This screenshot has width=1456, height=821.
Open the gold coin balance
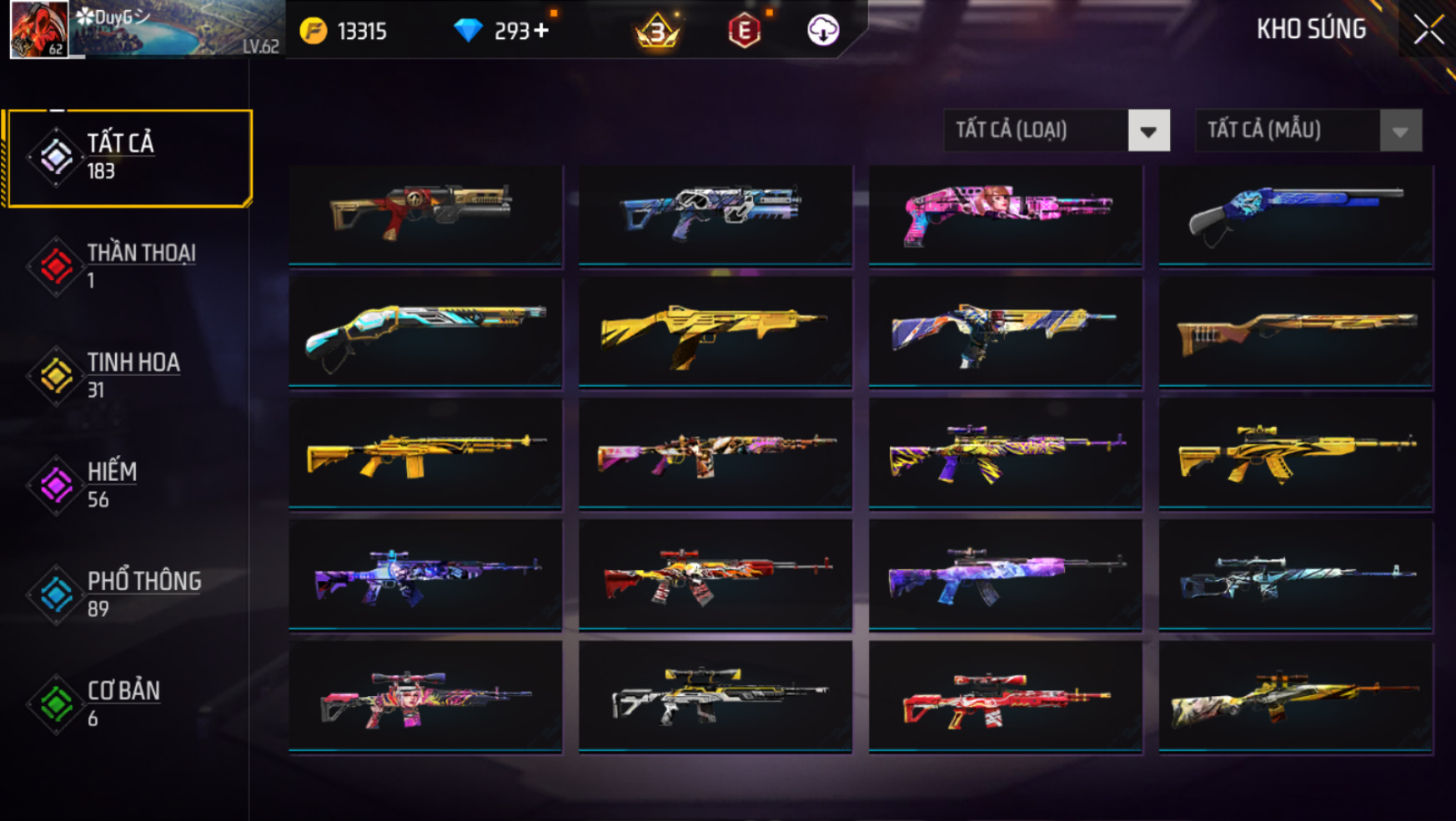(344, 32)
